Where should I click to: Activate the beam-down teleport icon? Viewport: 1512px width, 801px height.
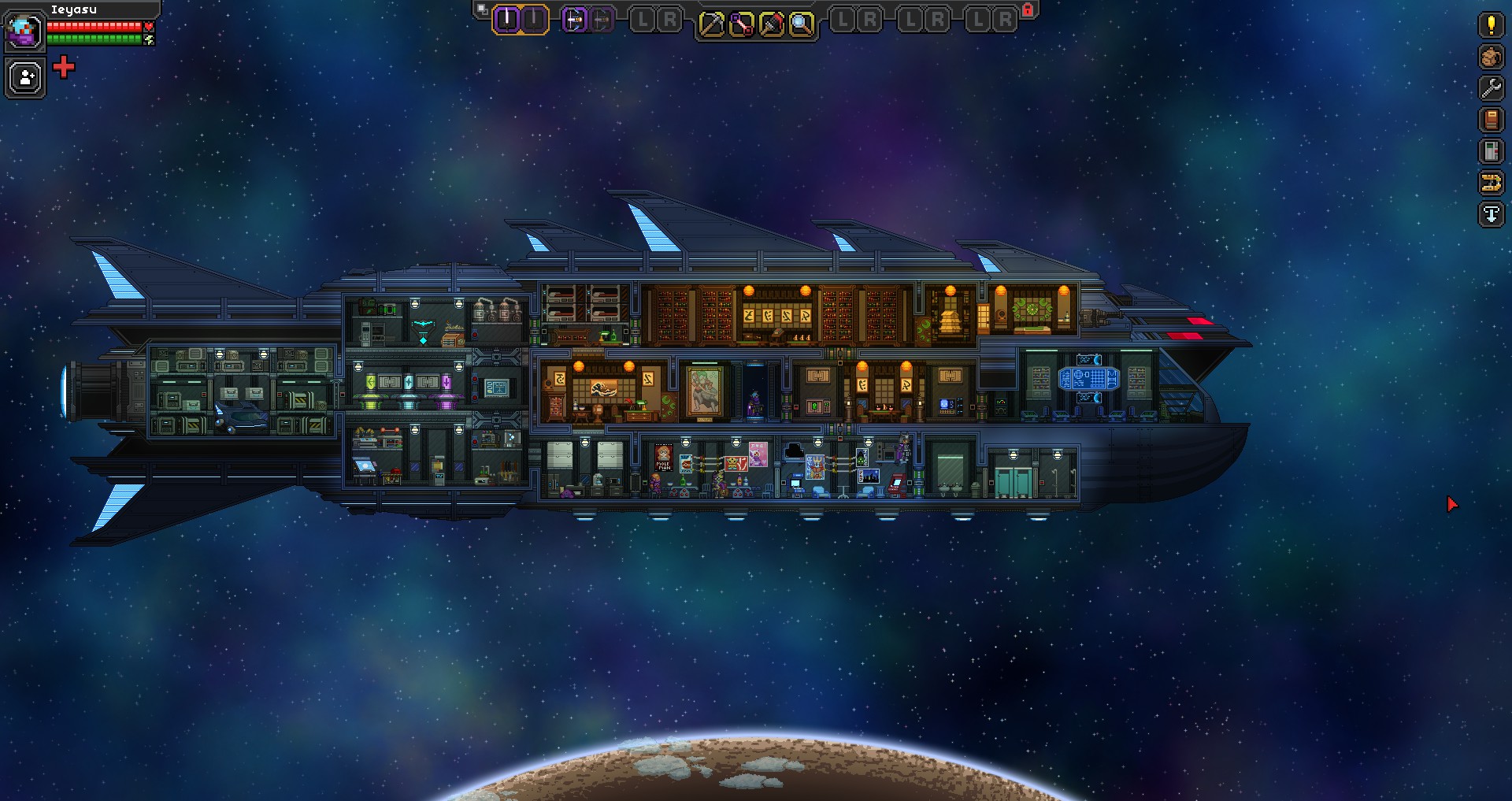(1491, 214)
